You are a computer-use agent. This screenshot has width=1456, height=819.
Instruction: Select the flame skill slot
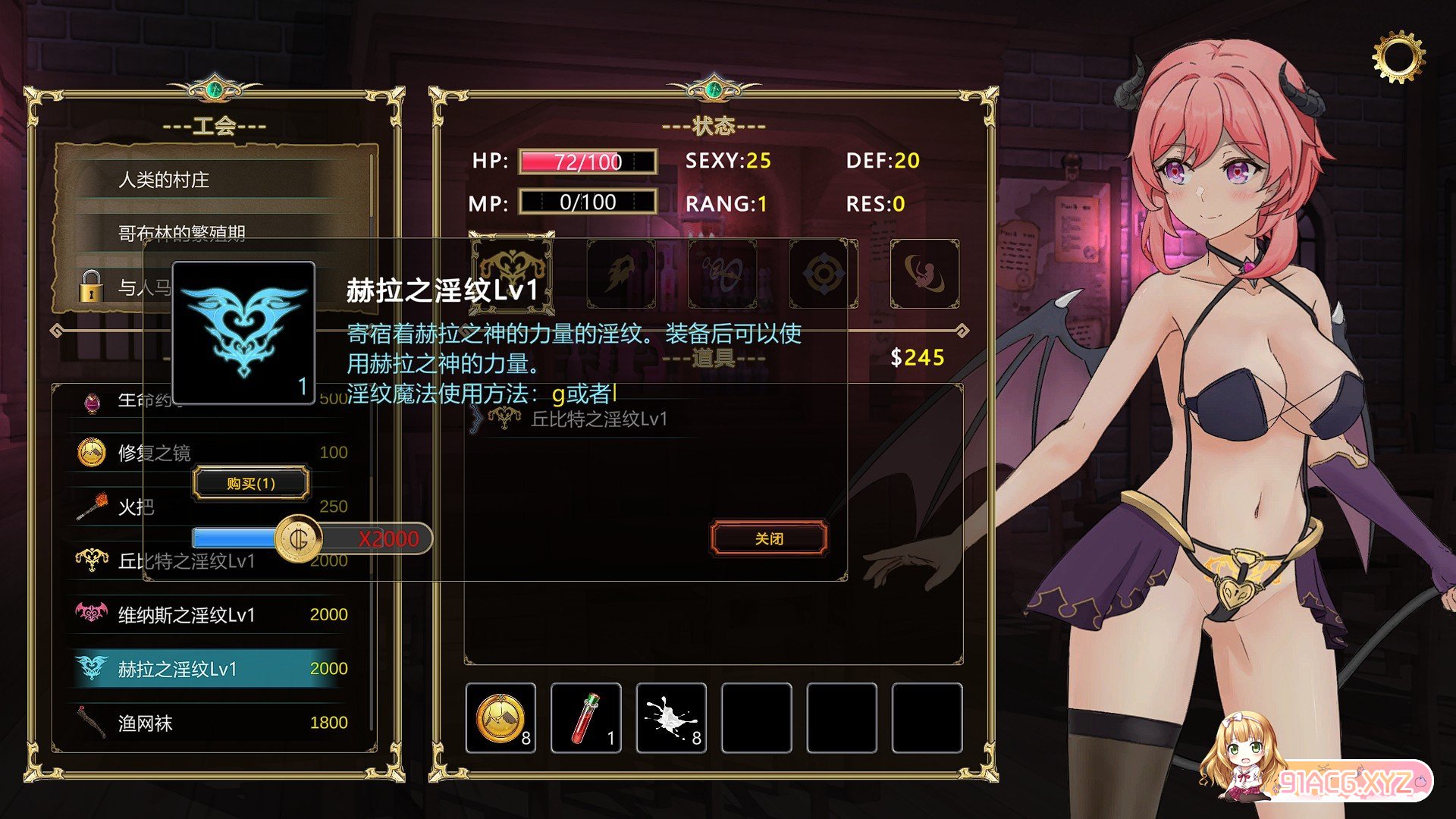coord(621,274)
